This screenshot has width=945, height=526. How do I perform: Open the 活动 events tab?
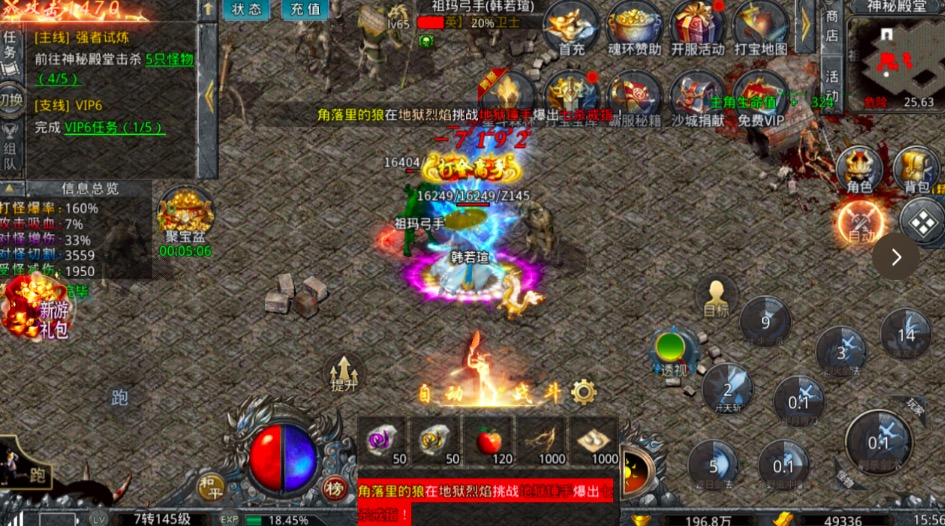(832, 86)
